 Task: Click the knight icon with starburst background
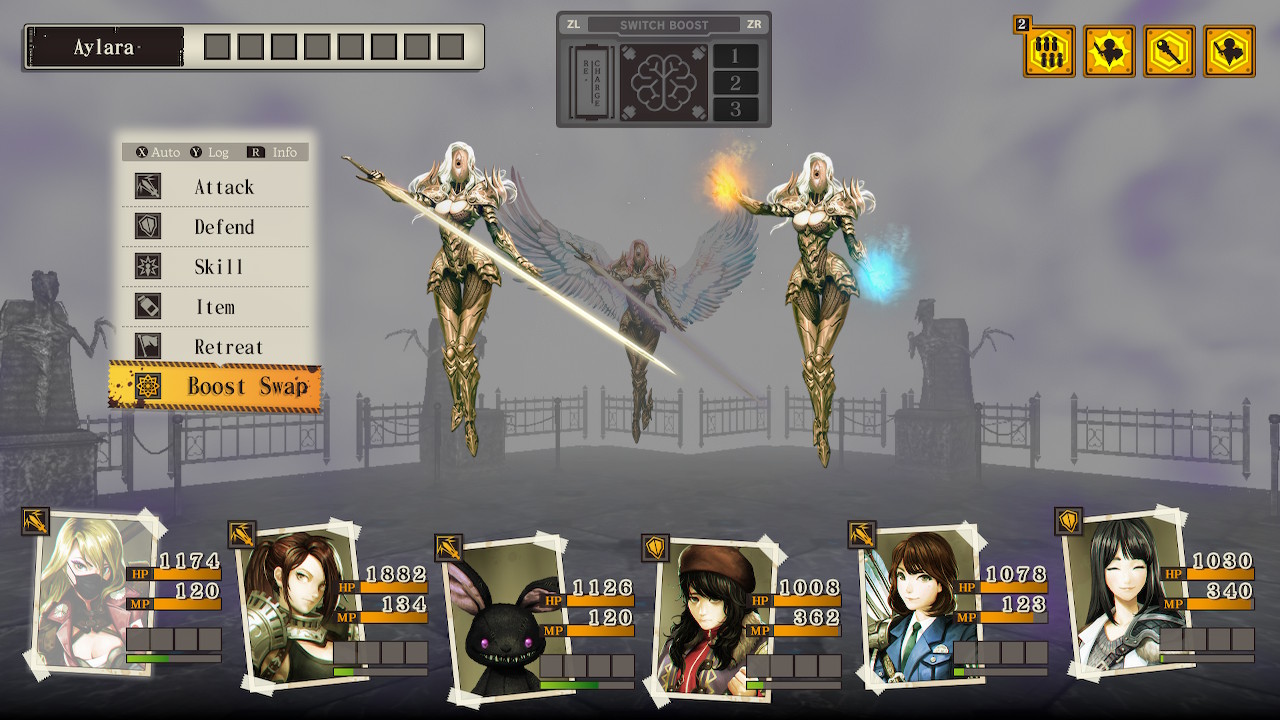[x=1109, y=52]
